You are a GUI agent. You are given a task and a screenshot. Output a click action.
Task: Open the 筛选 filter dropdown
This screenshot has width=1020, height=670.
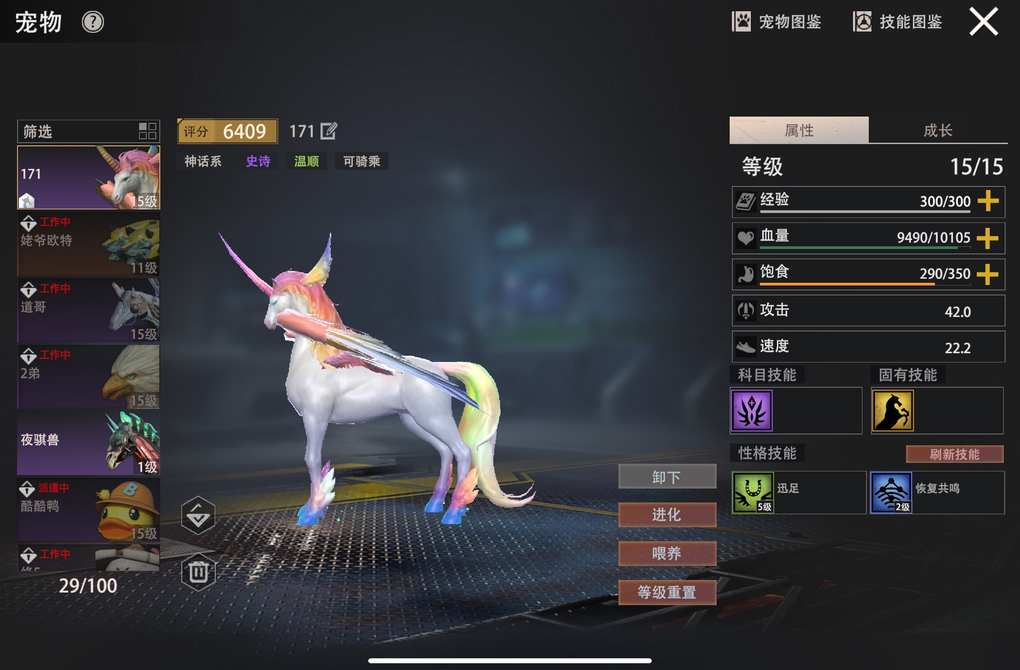88,131
